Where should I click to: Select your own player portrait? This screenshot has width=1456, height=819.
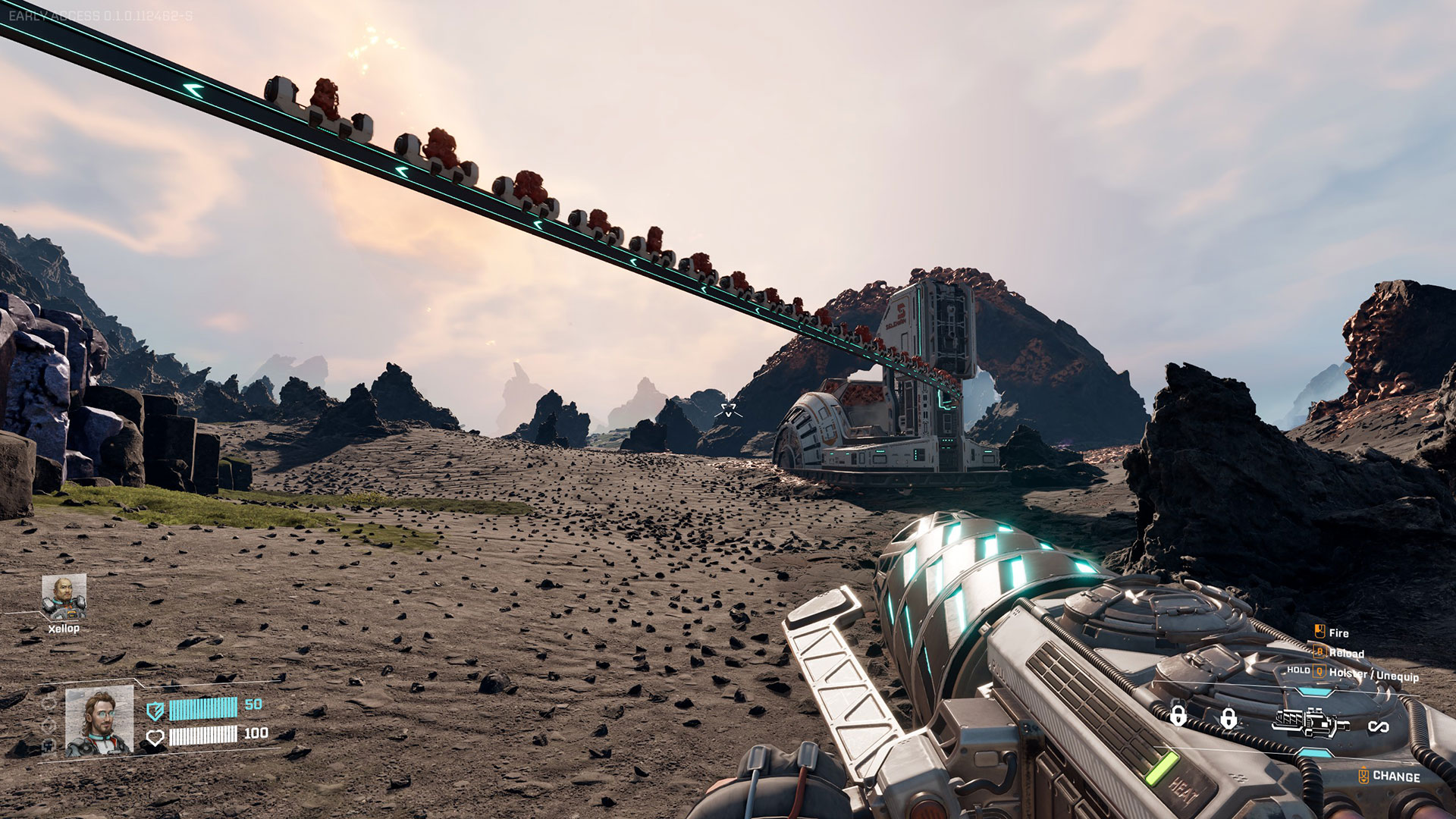tap(99, 721)
